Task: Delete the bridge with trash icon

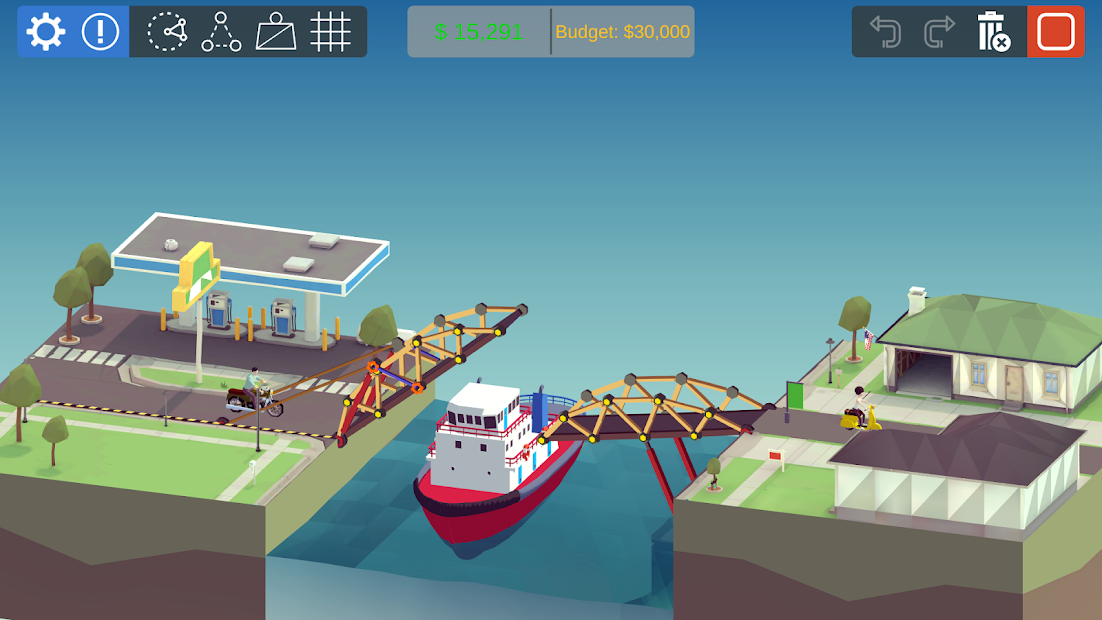Action: pyautogui.click(x=993, y=32)
